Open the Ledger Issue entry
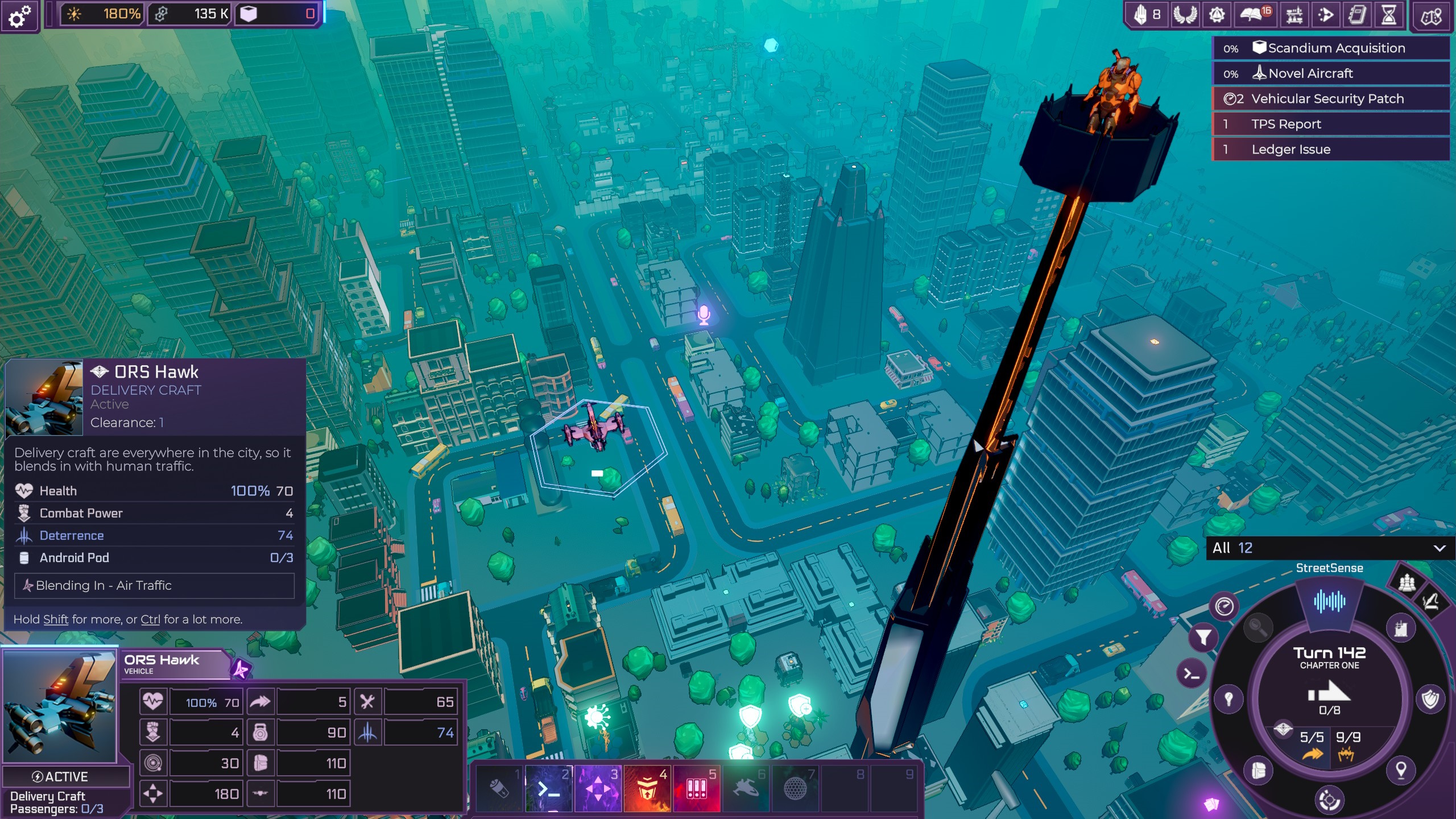 [1331, 150]
